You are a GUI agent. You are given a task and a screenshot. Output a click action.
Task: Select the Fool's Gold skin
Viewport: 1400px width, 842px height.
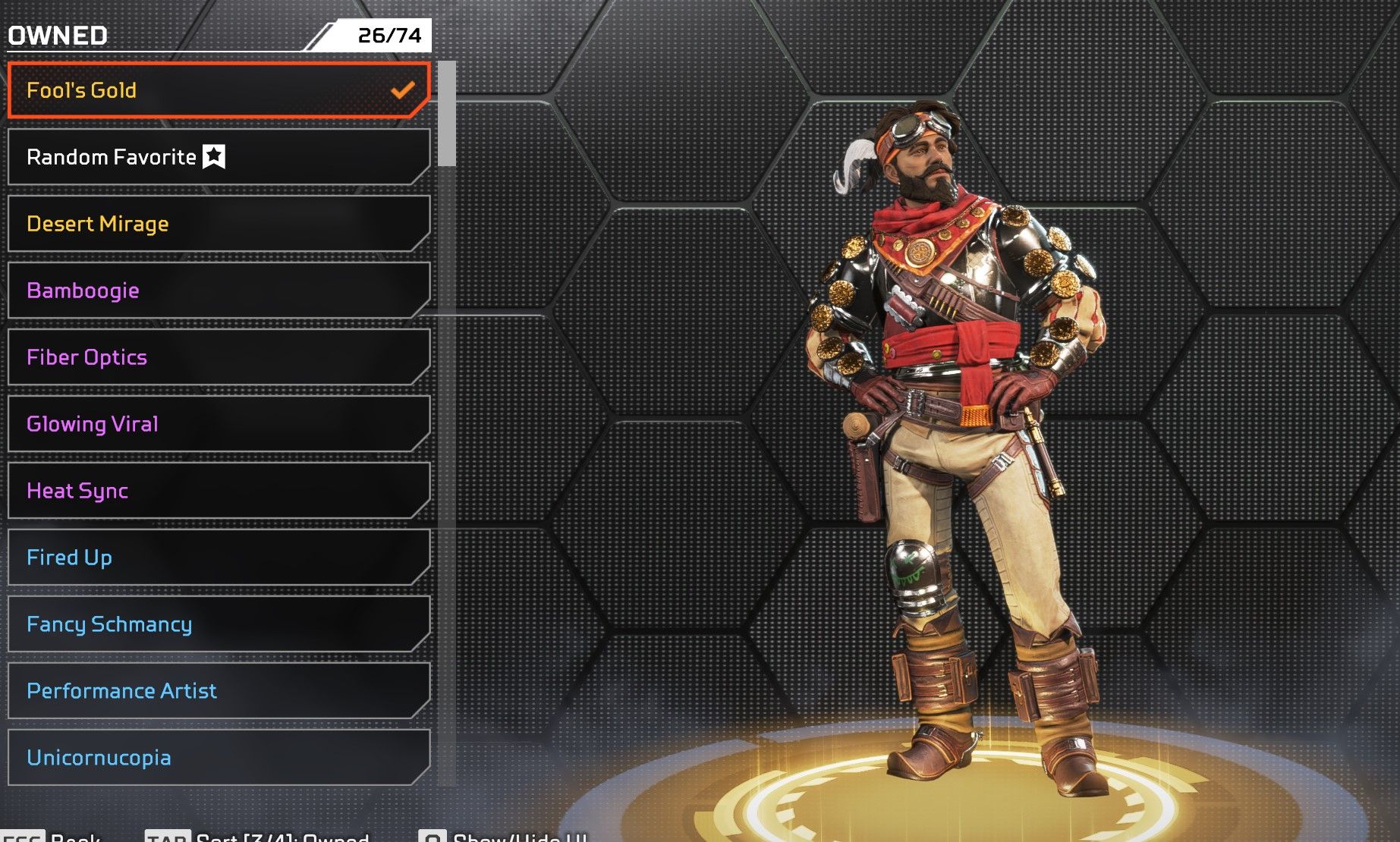(219, 90)
